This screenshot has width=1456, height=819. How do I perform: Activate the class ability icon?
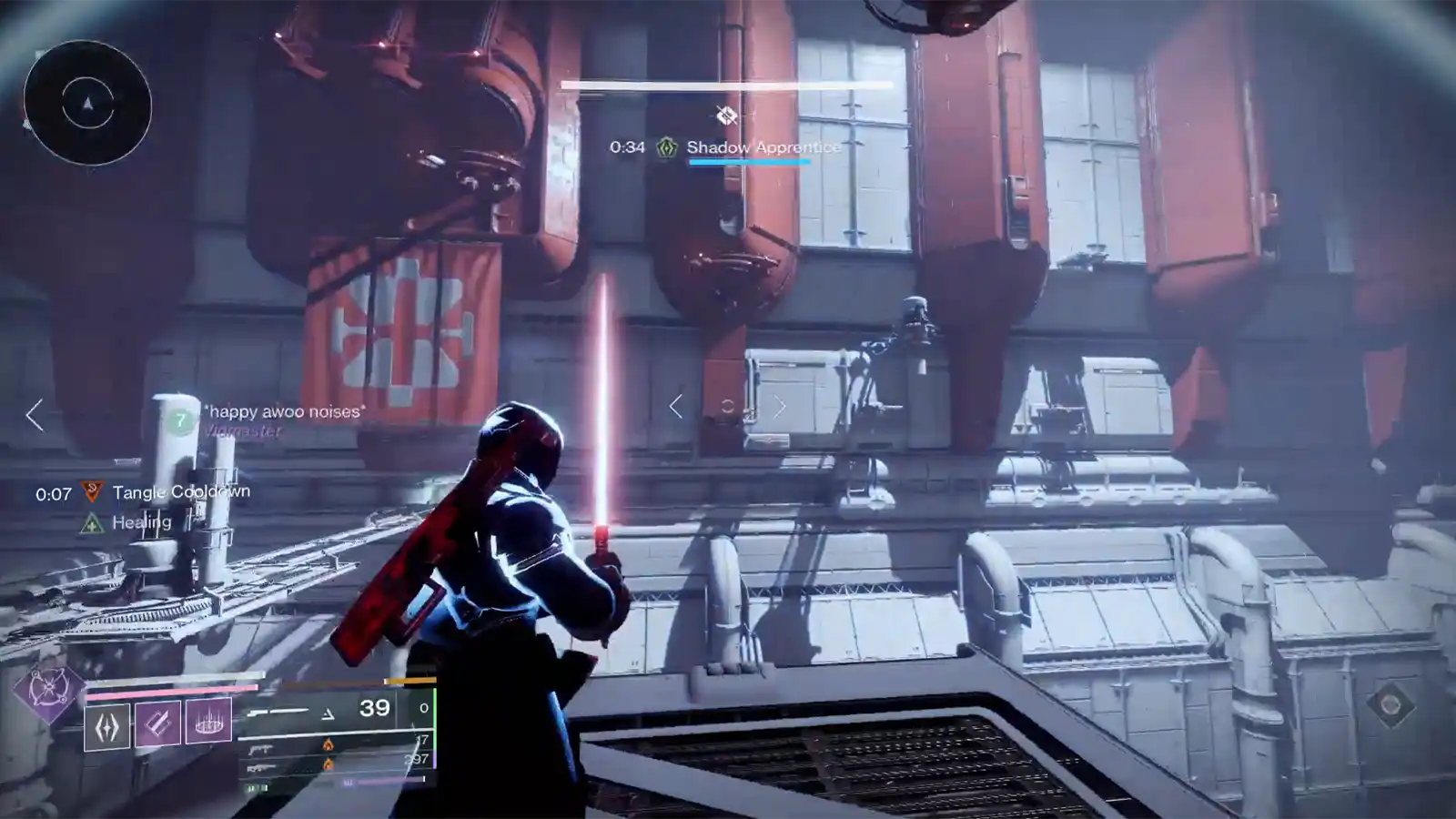pos(107,727)
